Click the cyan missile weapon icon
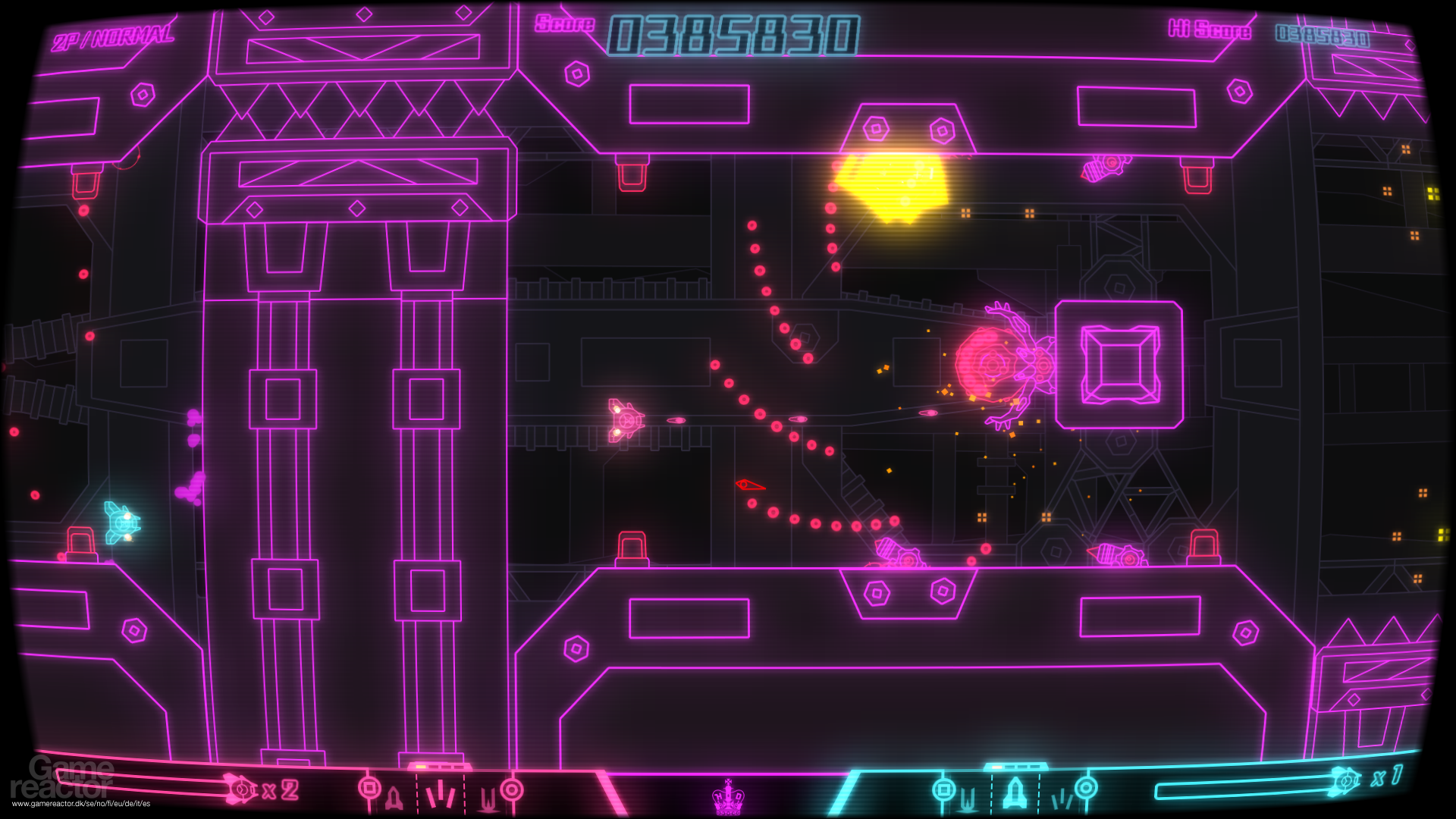Viewport: 1456px width, 819px height. pyautogui.click(x=1015, y=795)
